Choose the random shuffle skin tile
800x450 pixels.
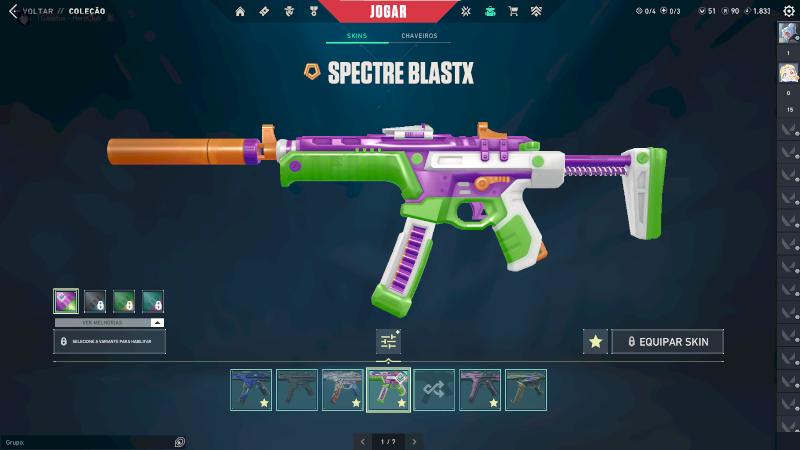(434, 390)
